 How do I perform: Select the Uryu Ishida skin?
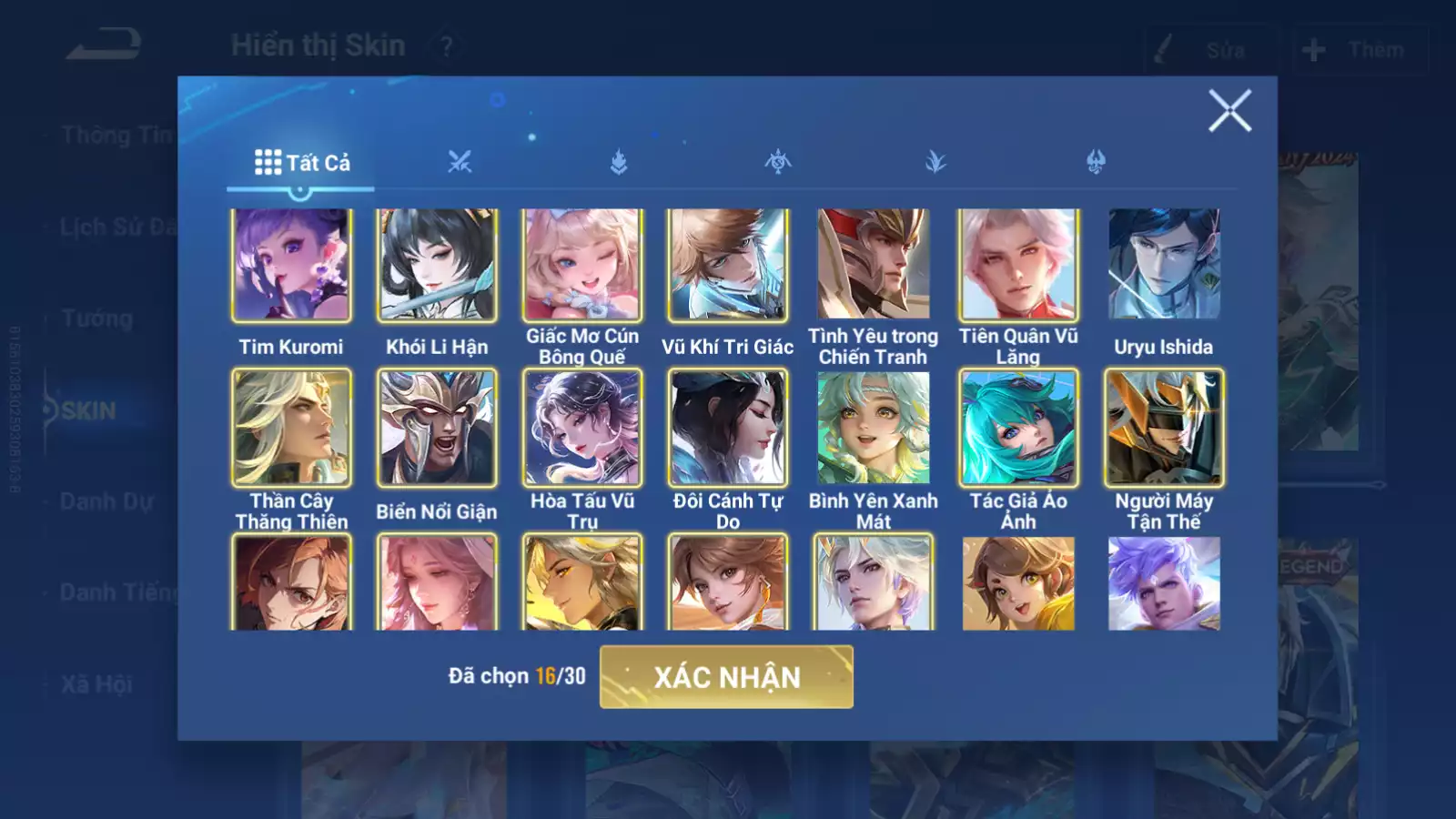1164,265
